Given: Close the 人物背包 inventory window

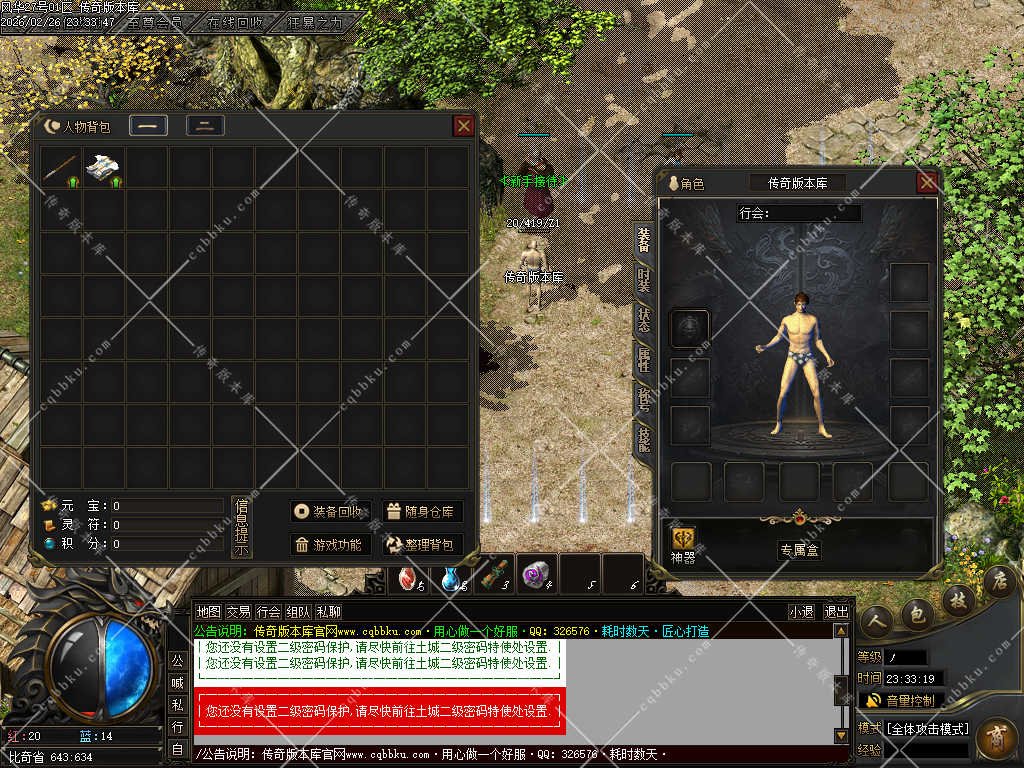Looking at the screenshot, I should click(x=463, y=125).
